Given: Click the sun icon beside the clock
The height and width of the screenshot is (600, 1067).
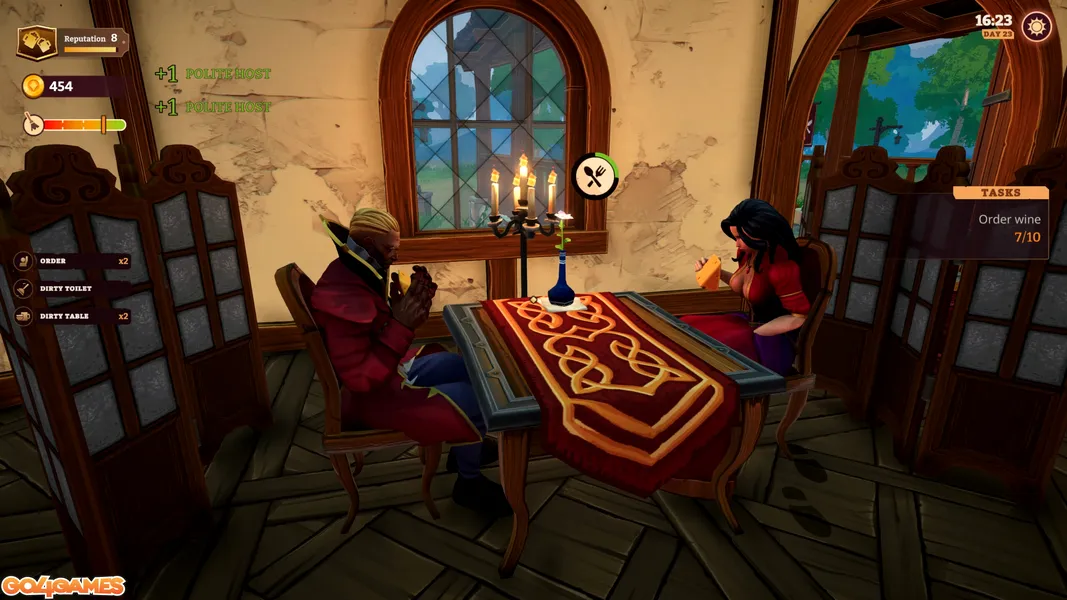Looking at the screenshot, I should [1037, 26].
